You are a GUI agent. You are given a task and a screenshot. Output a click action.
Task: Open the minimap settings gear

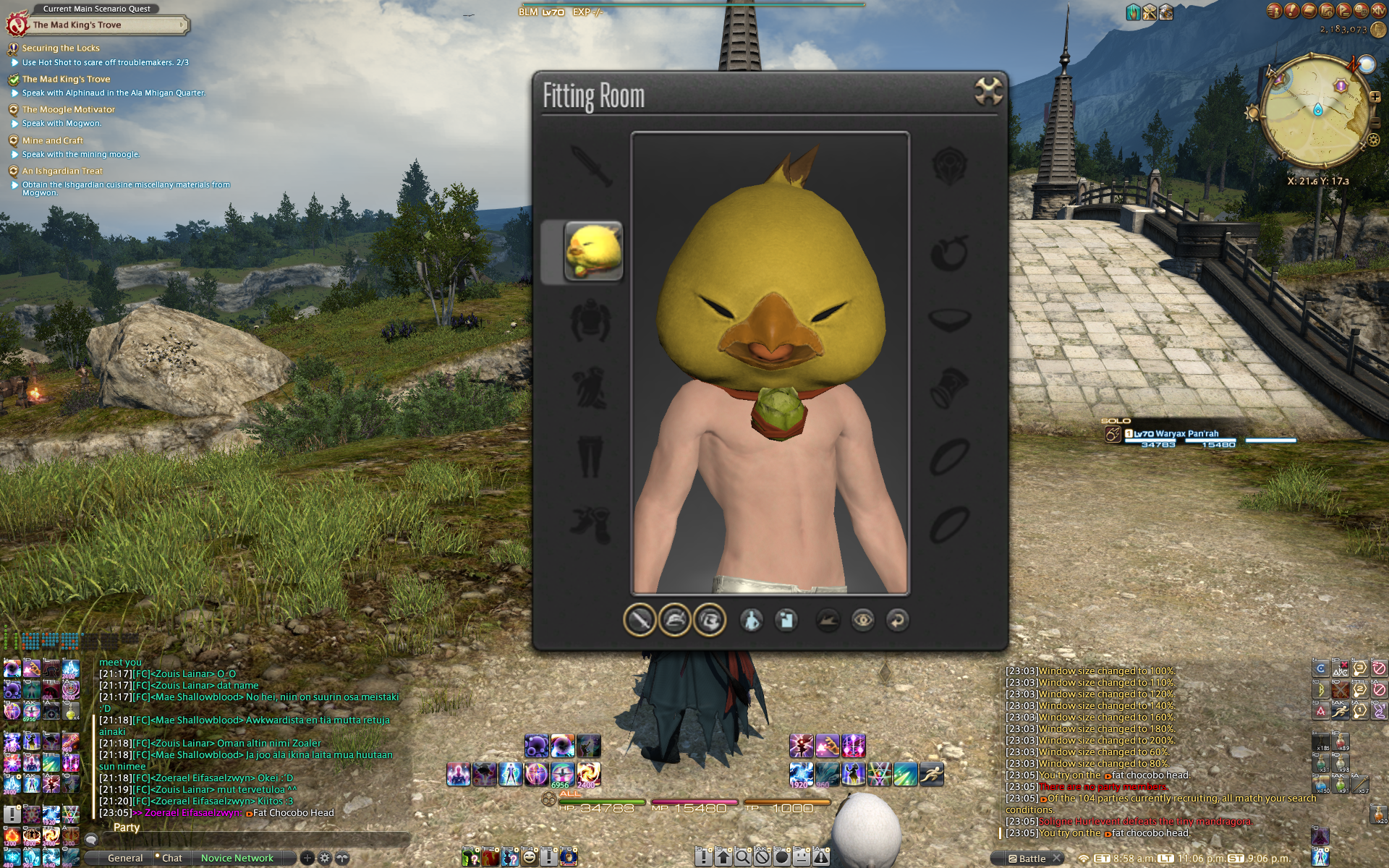1373,140
